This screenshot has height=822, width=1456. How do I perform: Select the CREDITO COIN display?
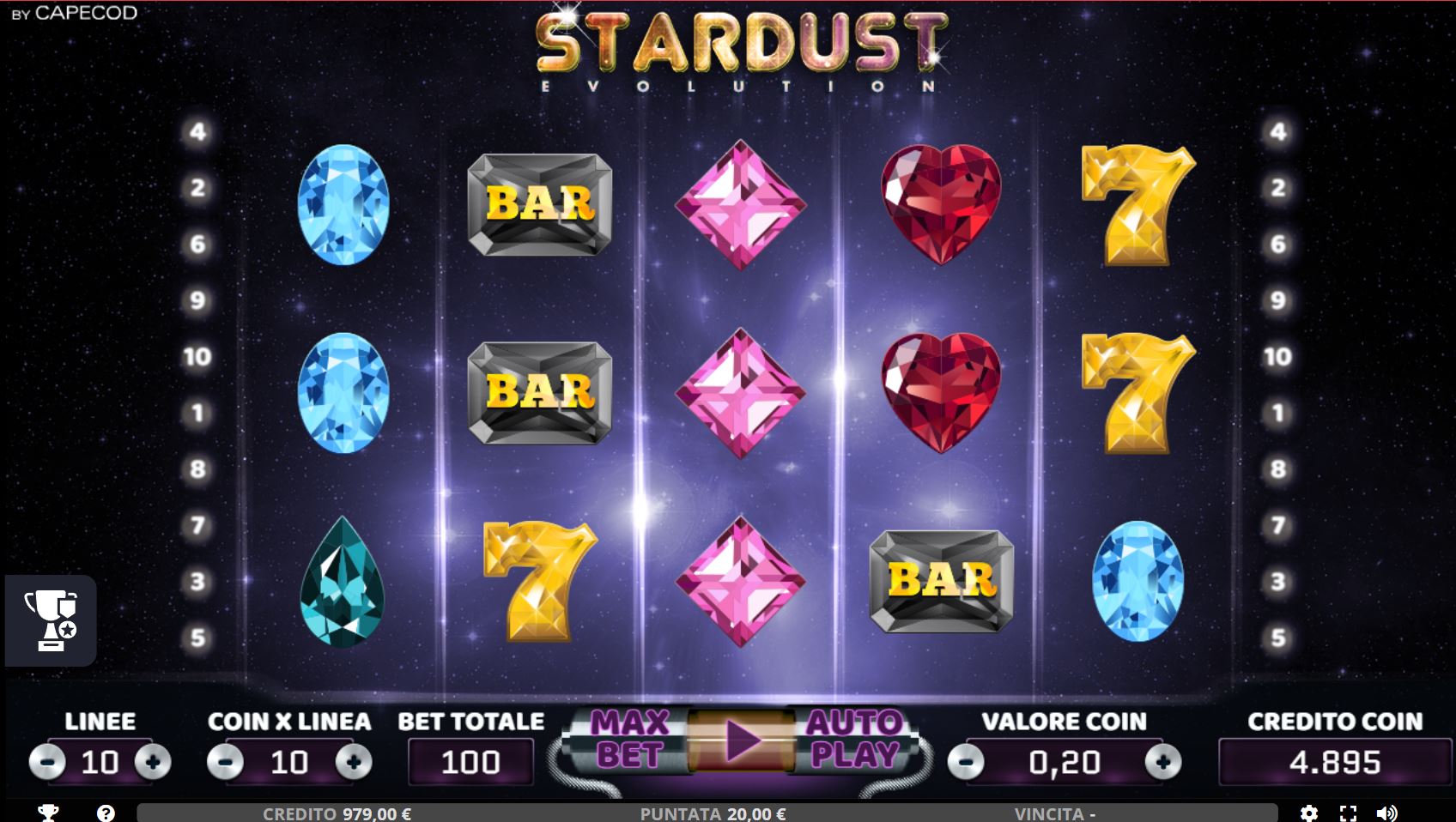(1323, 763)
